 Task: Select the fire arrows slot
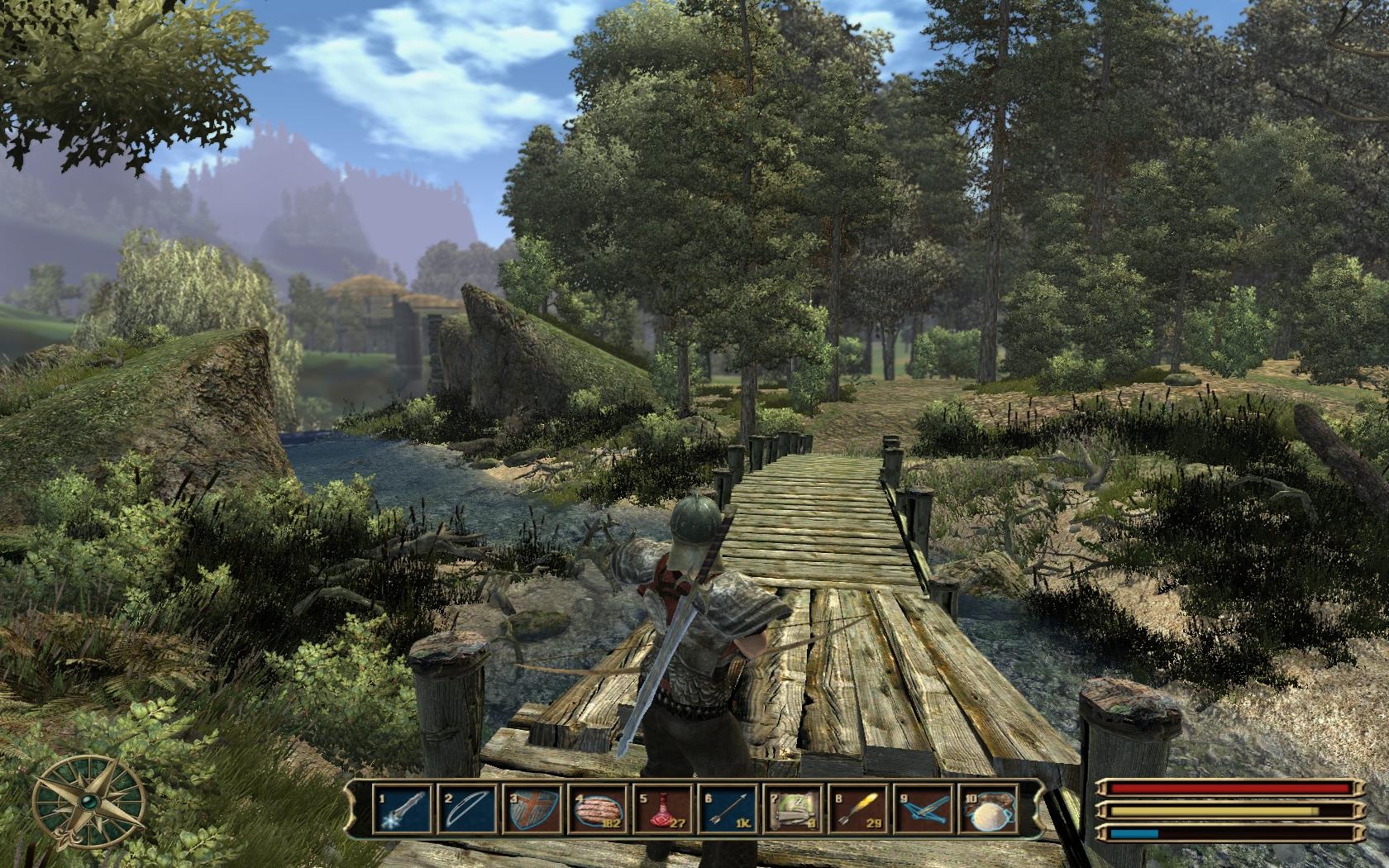pos(857,809)
